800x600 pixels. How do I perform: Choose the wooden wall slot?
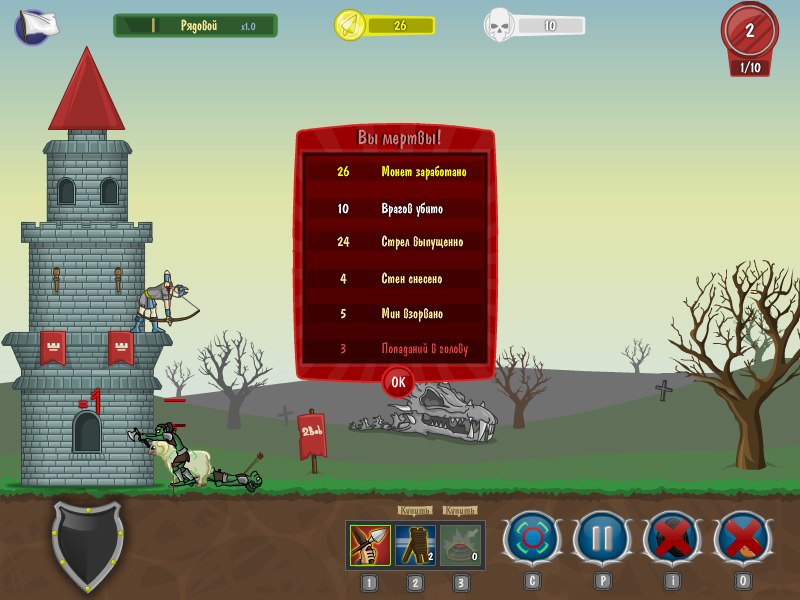pos(415,545)
